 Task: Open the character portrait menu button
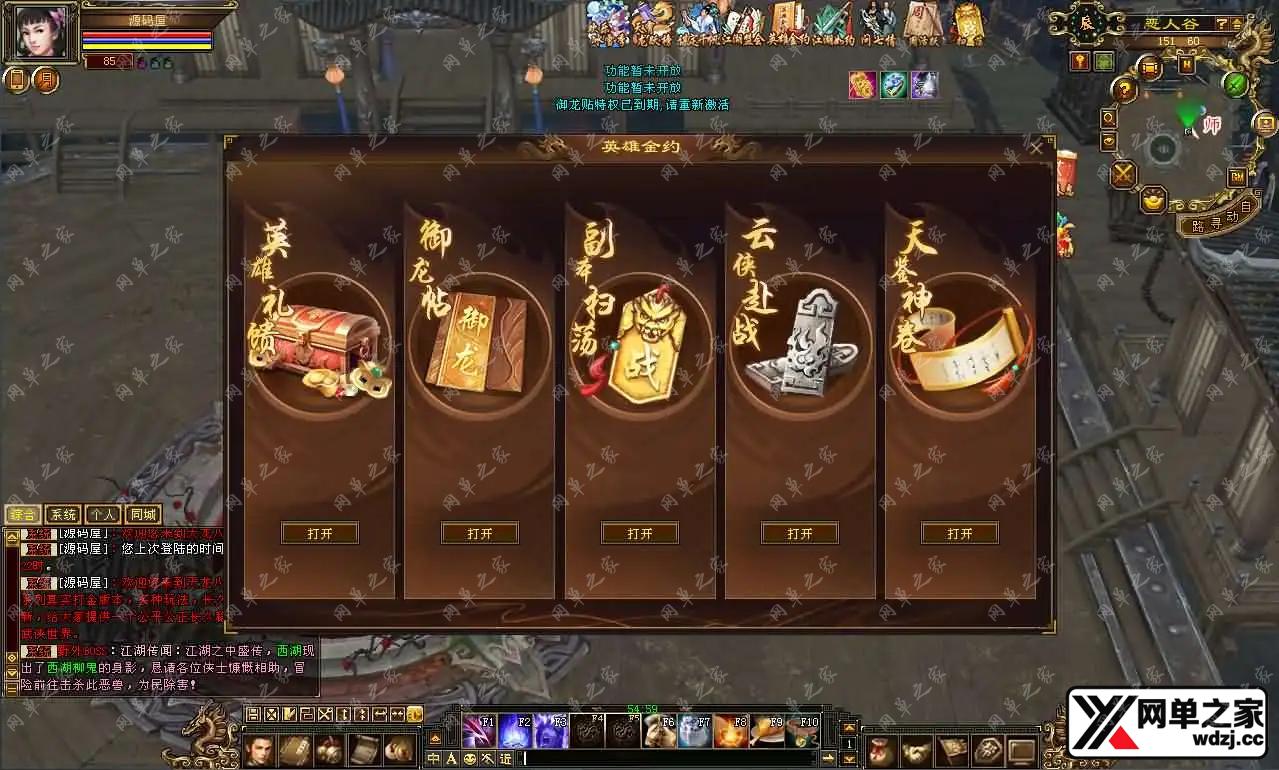pyautogui.click(x=260, y=750)
